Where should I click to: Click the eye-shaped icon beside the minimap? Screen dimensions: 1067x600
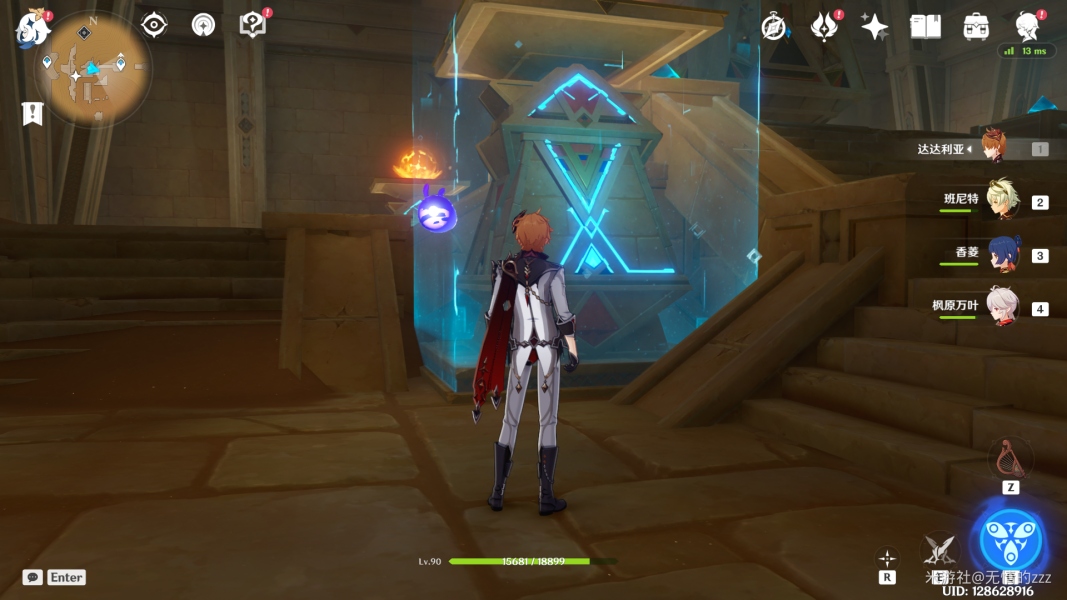click(154, 25)
